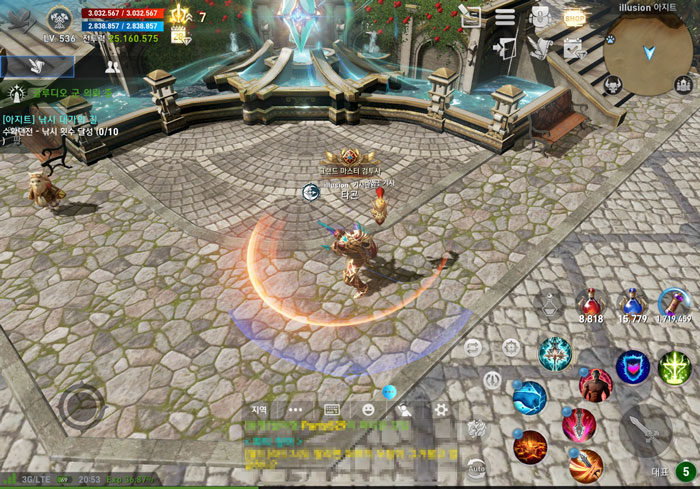The image size is (700, 489).
Task: Open the character portrait emblem
Action: click(59, 17)
